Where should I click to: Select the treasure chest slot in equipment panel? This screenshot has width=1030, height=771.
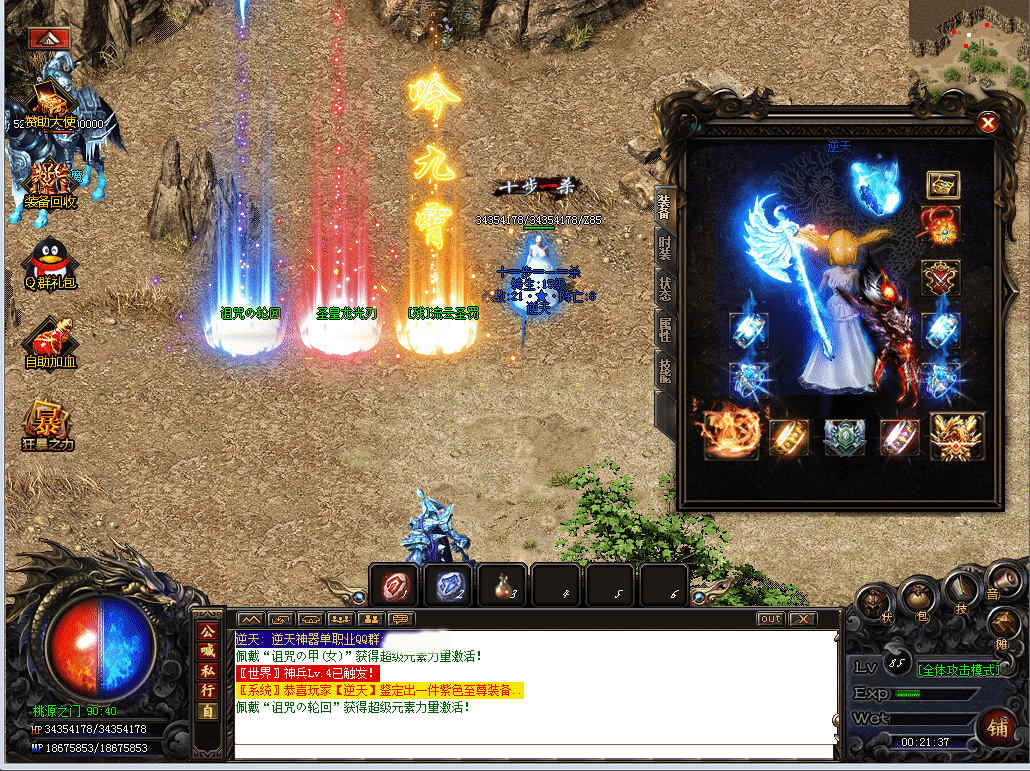click(942, 184)
